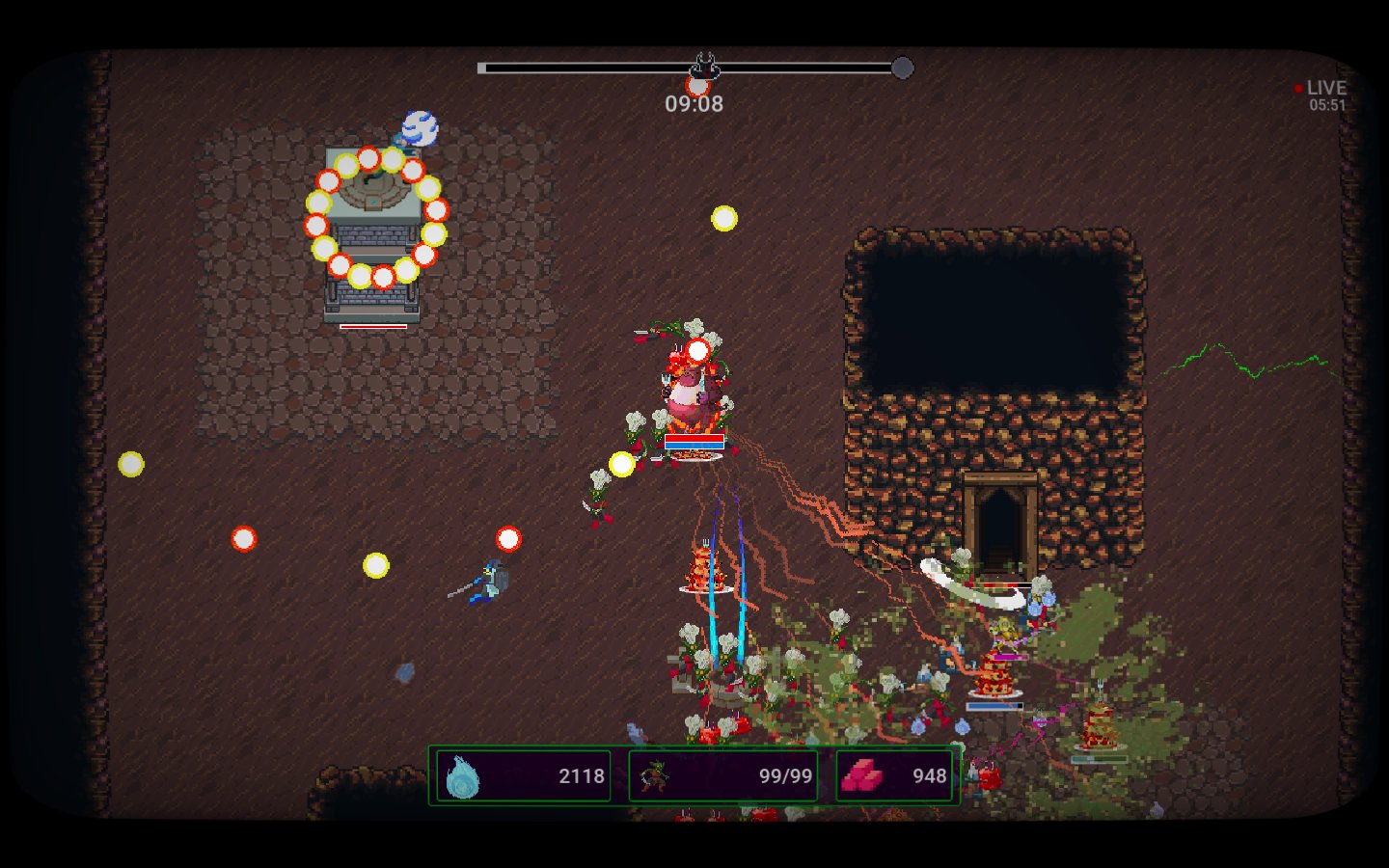This screenshot has height=868, width=1389.
Task: Select the 99/99 unit counter panel
Action: (x=723, y=773)
